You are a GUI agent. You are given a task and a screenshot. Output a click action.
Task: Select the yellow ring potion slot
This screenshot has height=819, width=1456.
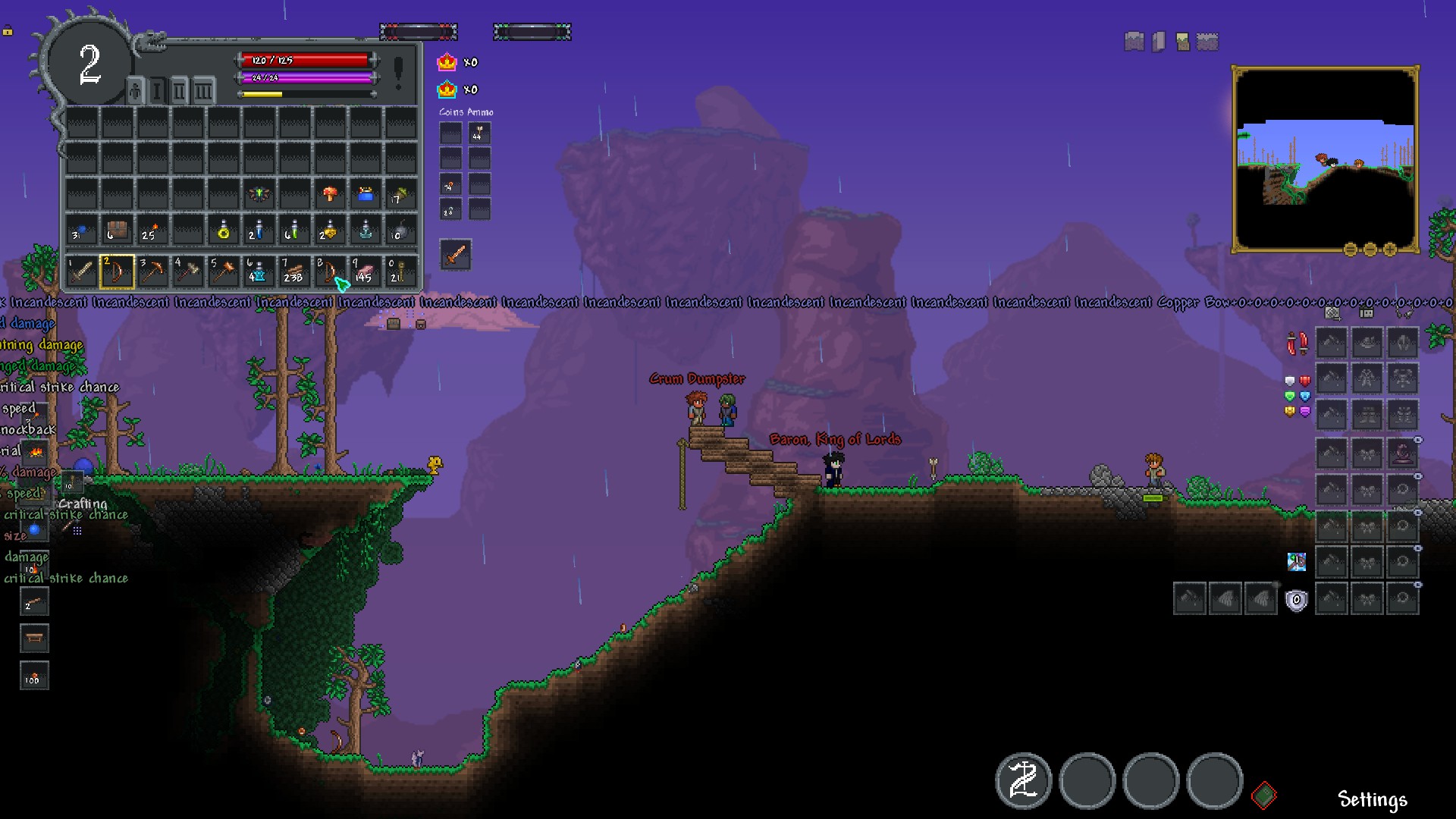coord(224,231)
